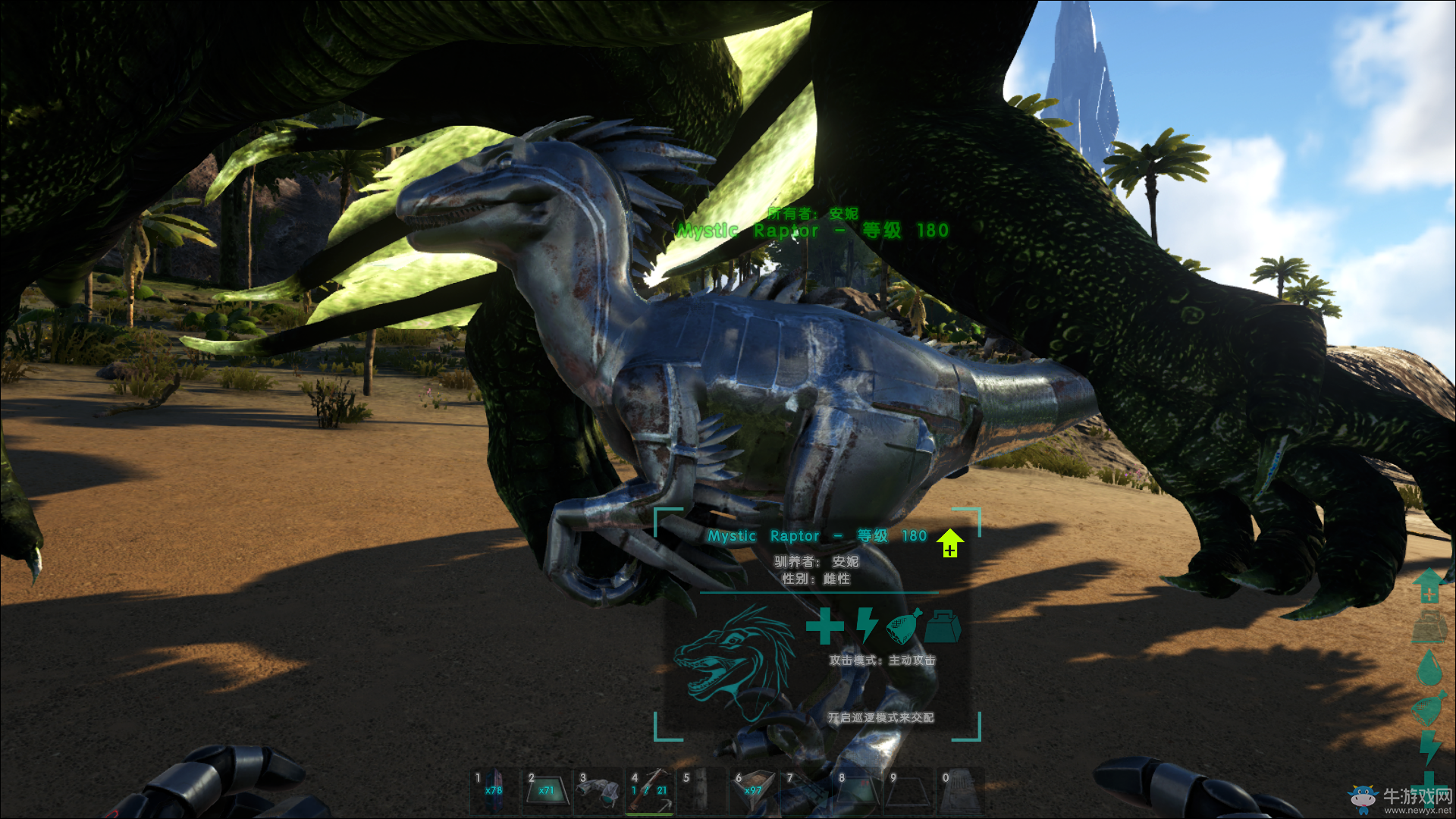This screenshot has height=819, width=1456.
Task: Click the raptor's health cross icon
Action: coord(824,626)
